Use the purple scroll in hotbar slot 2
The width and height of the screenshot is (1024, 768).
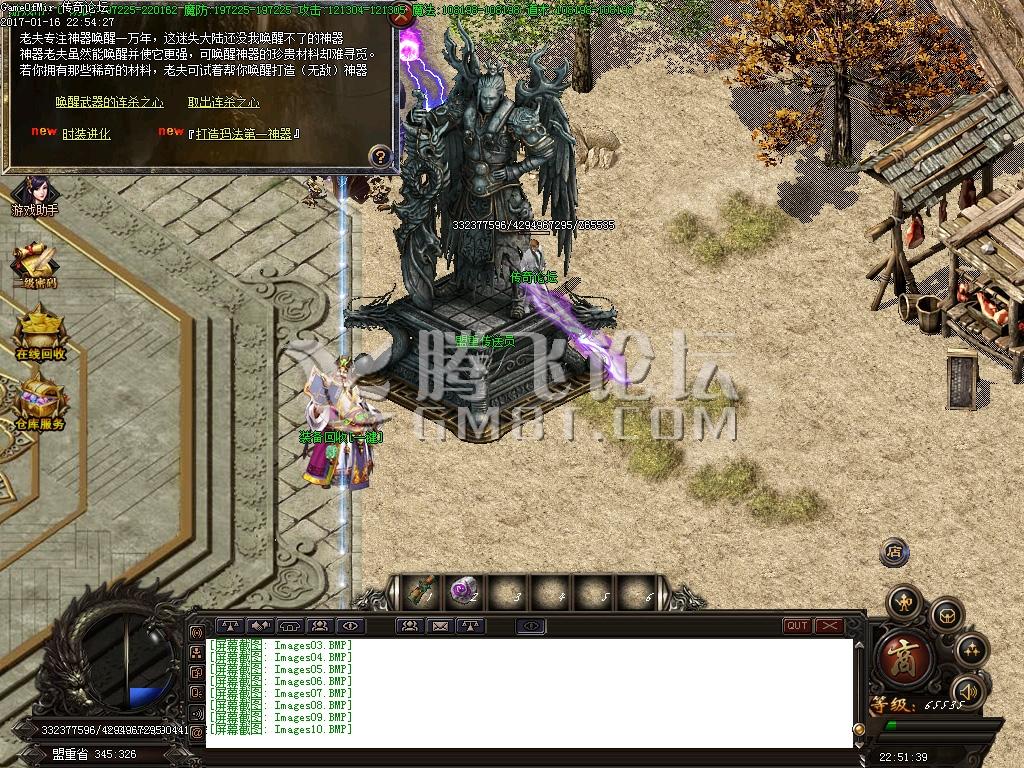[x=462, y=592]
